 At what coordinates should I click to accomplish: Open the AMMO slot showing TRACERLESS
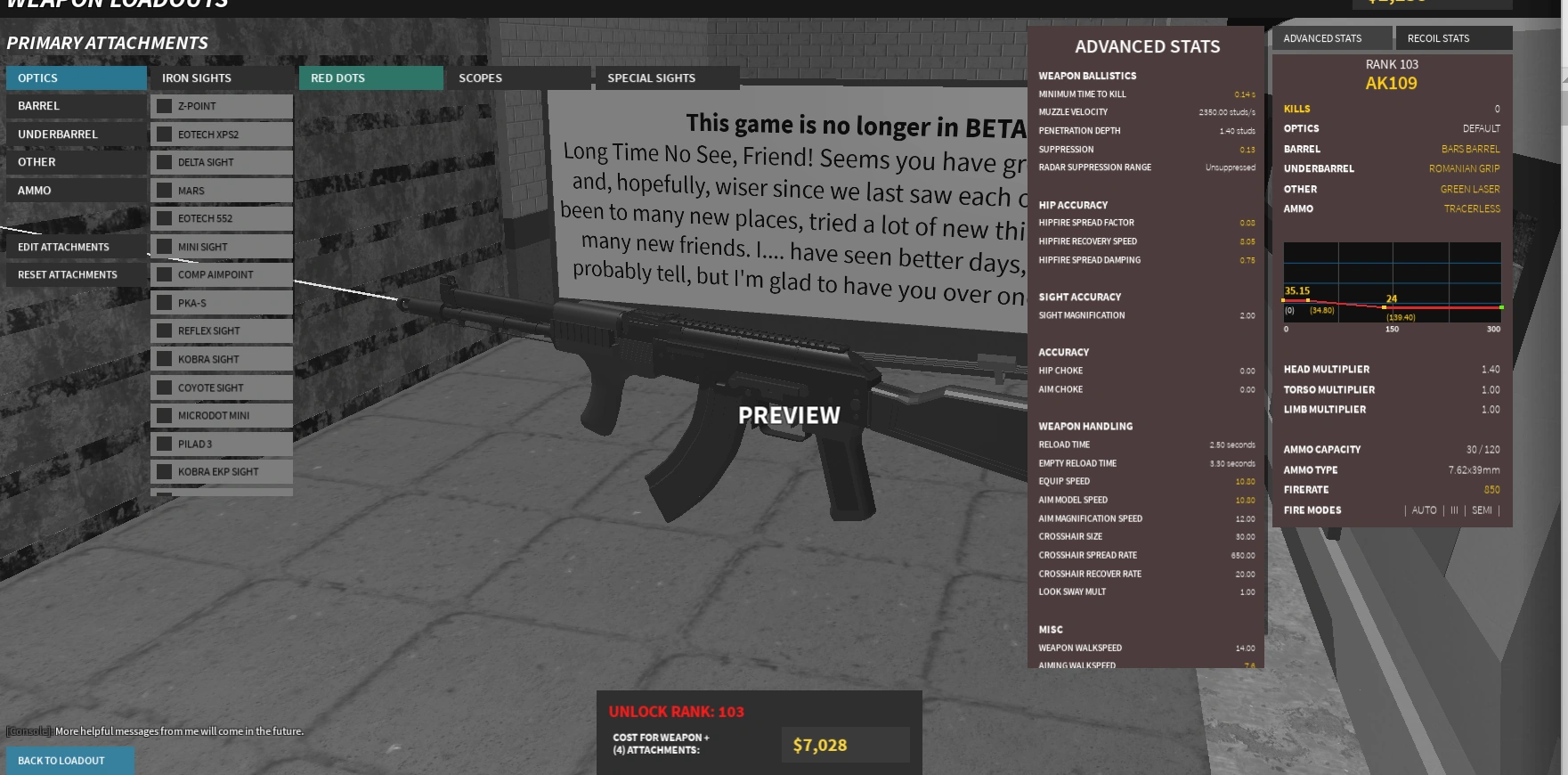point(1389,208)
